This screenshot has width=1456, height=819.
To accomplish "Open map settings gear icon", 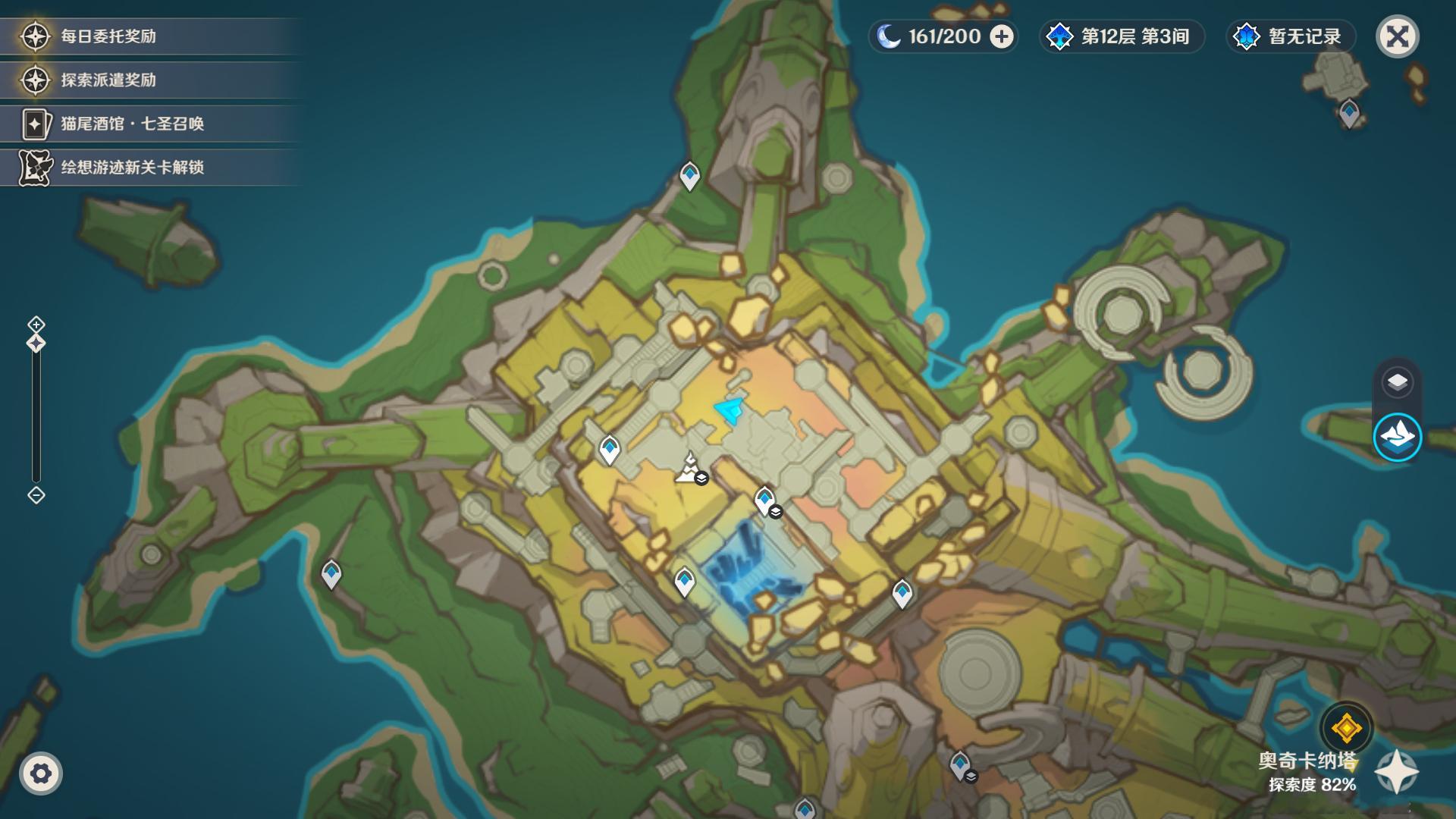I will pos(41,773).
